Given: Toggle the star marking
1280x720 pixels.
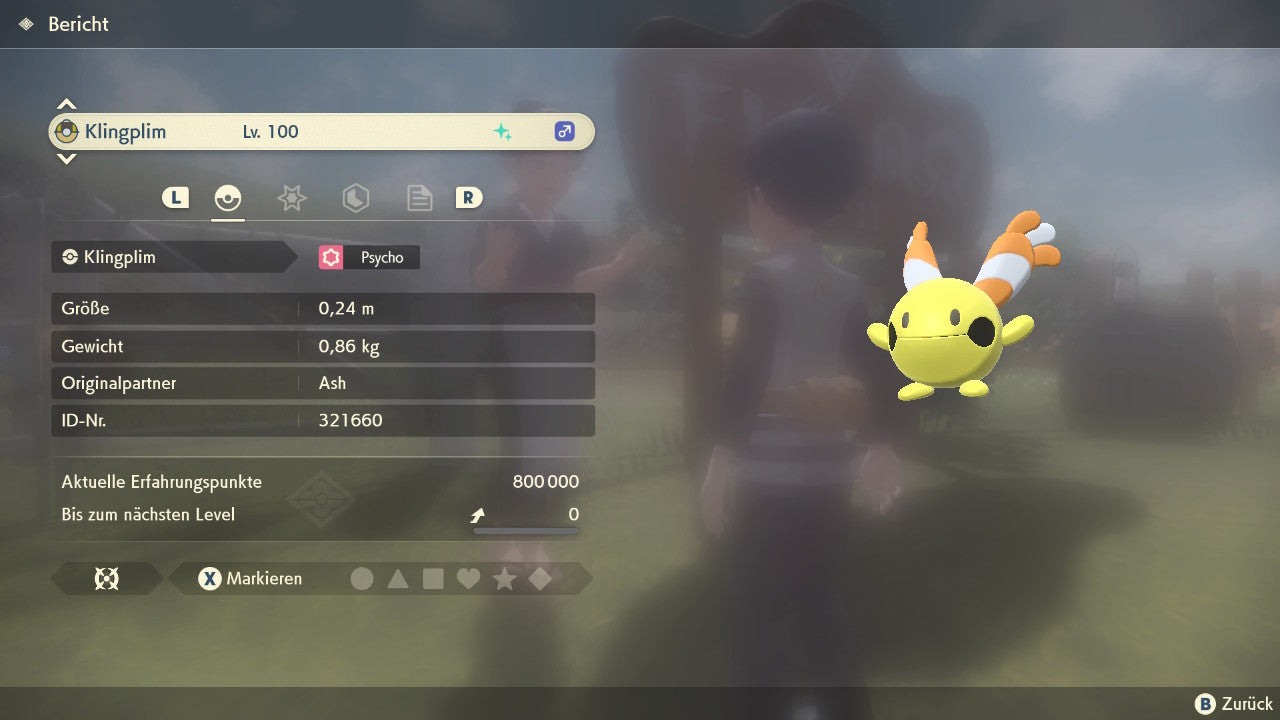Looking at the screenshot, I should (504, 578).
